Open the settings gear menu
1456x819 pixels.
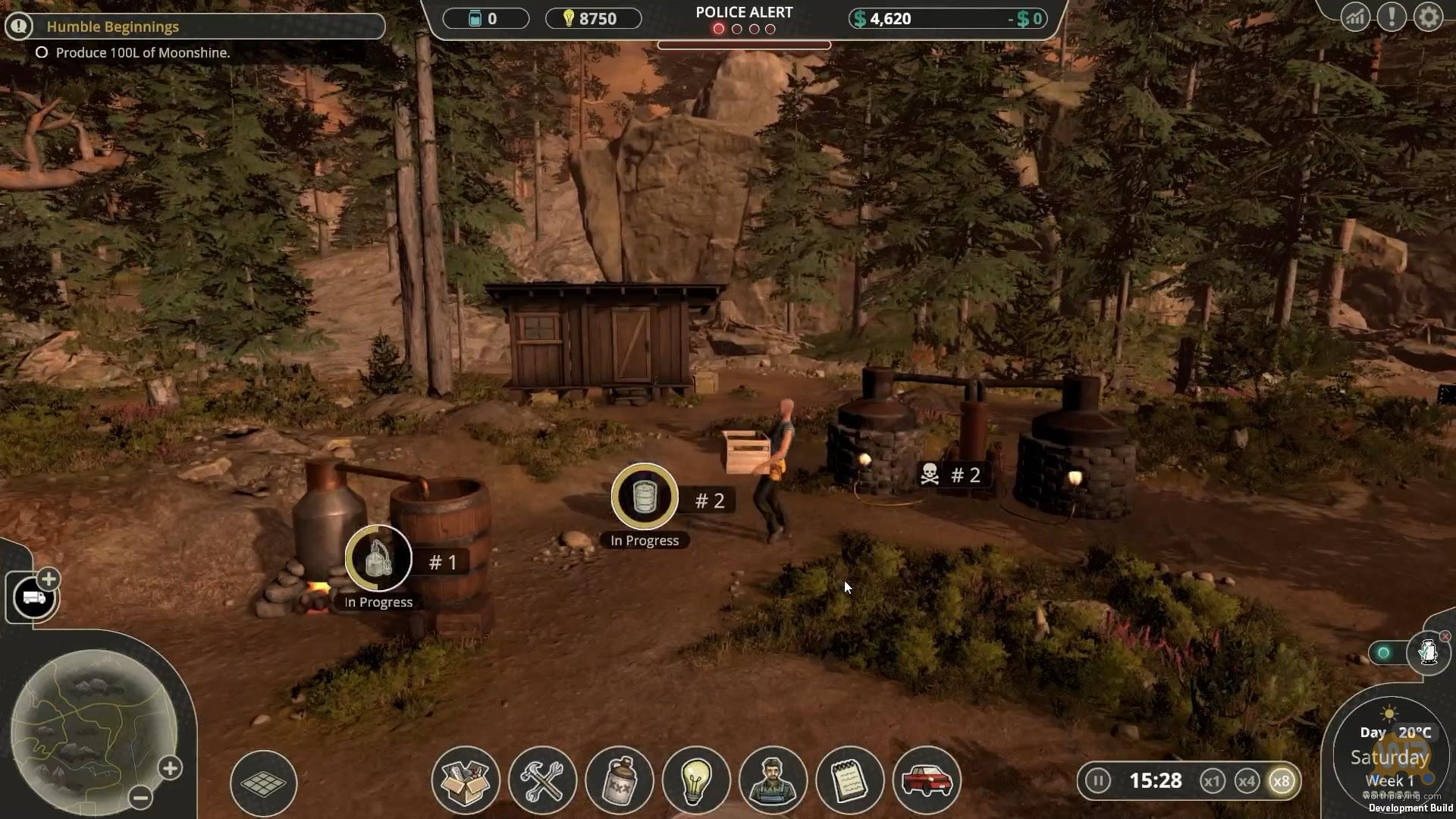point(1428,17)
